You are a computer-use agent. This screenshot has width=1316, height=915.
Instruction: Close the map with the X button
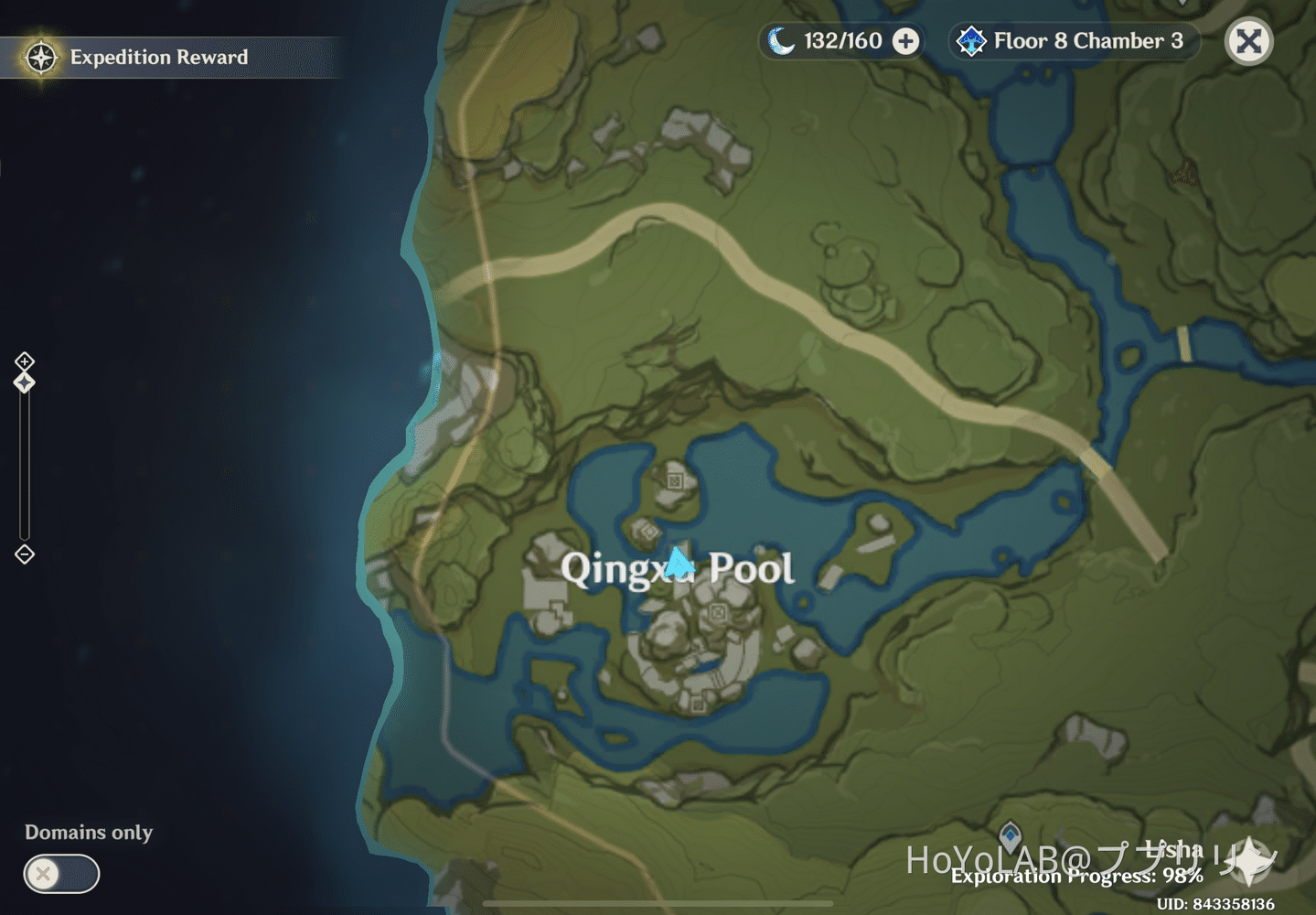tap(1248, 40)
